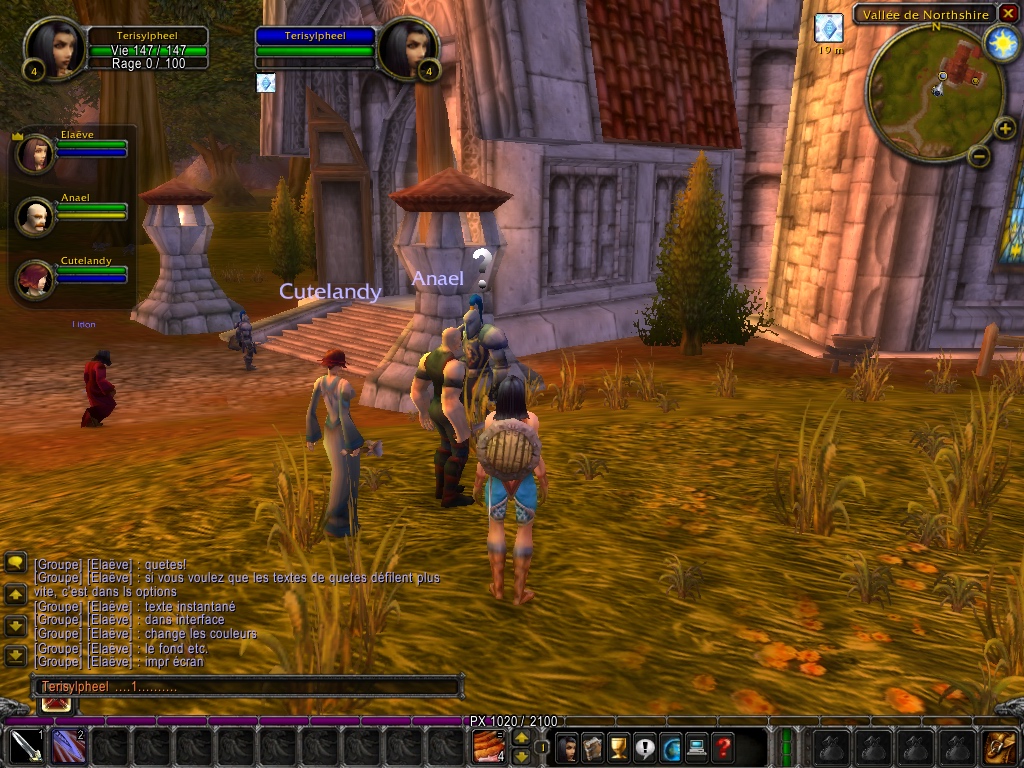Select party member Cutelandy's portrait
This screenshot has height=768, width=1024.
tap(36, 278)
